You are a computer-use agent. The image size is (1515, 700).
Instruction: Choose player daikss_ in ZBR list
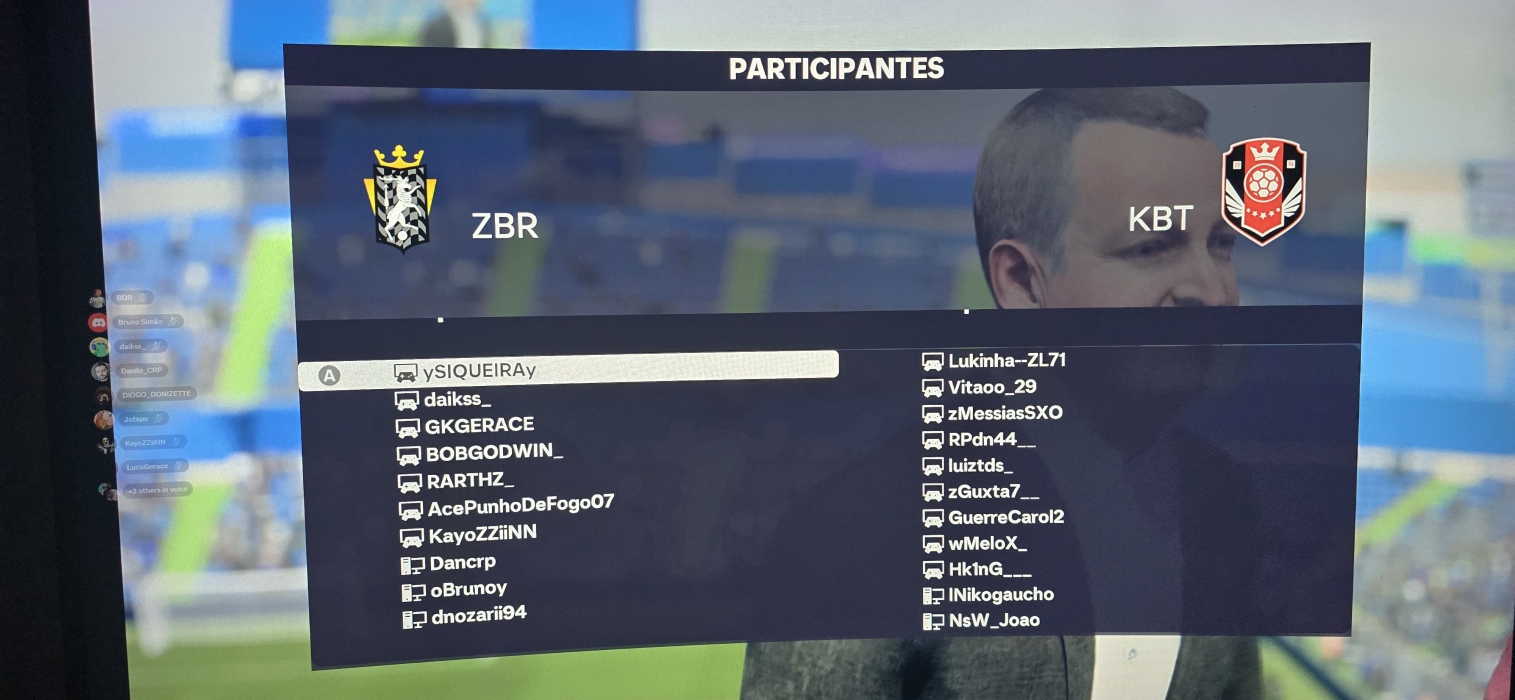point(457,400)
